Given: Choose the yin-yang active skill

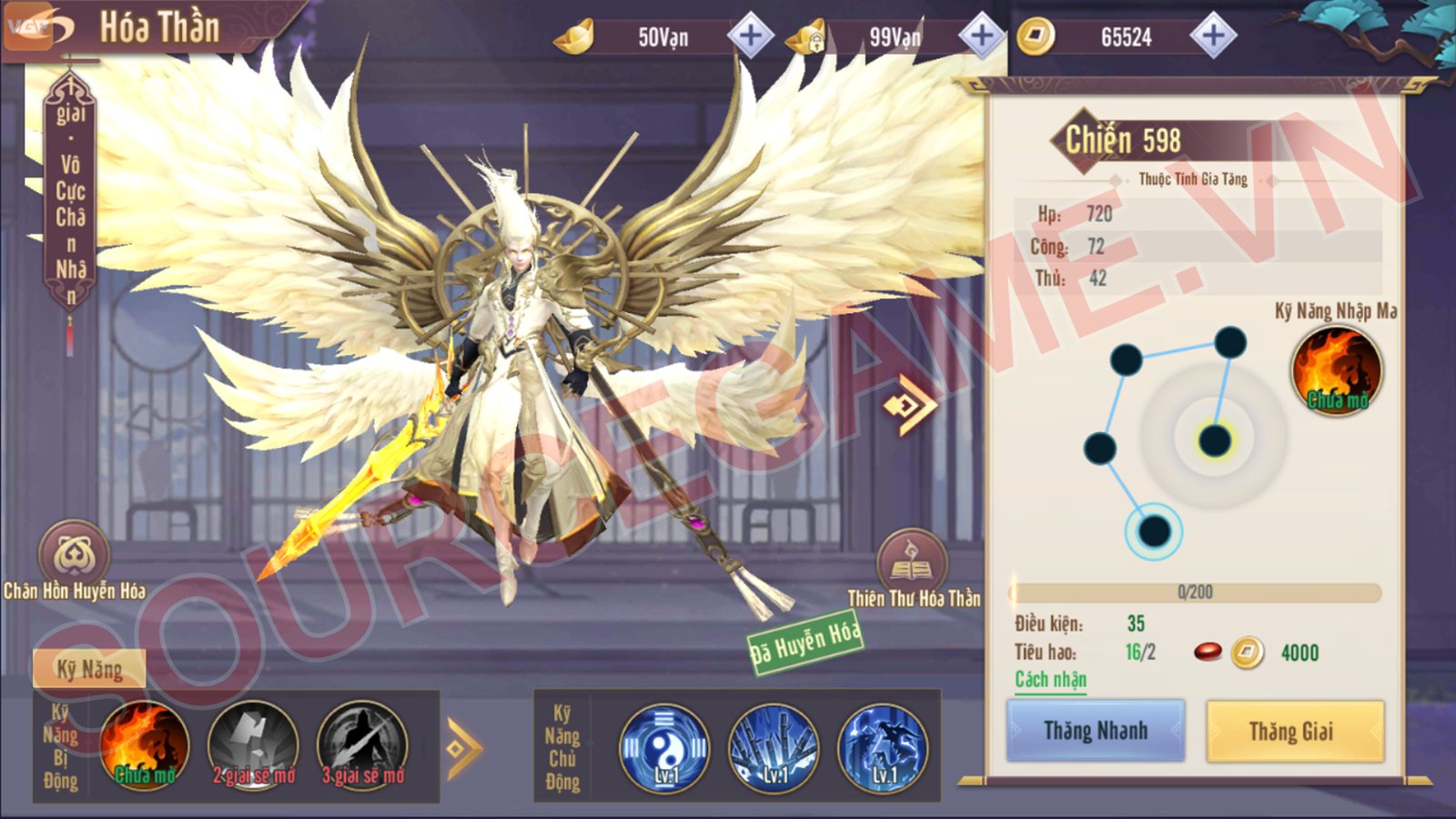Looking at the screenshot, I should [x=664, y=748].
